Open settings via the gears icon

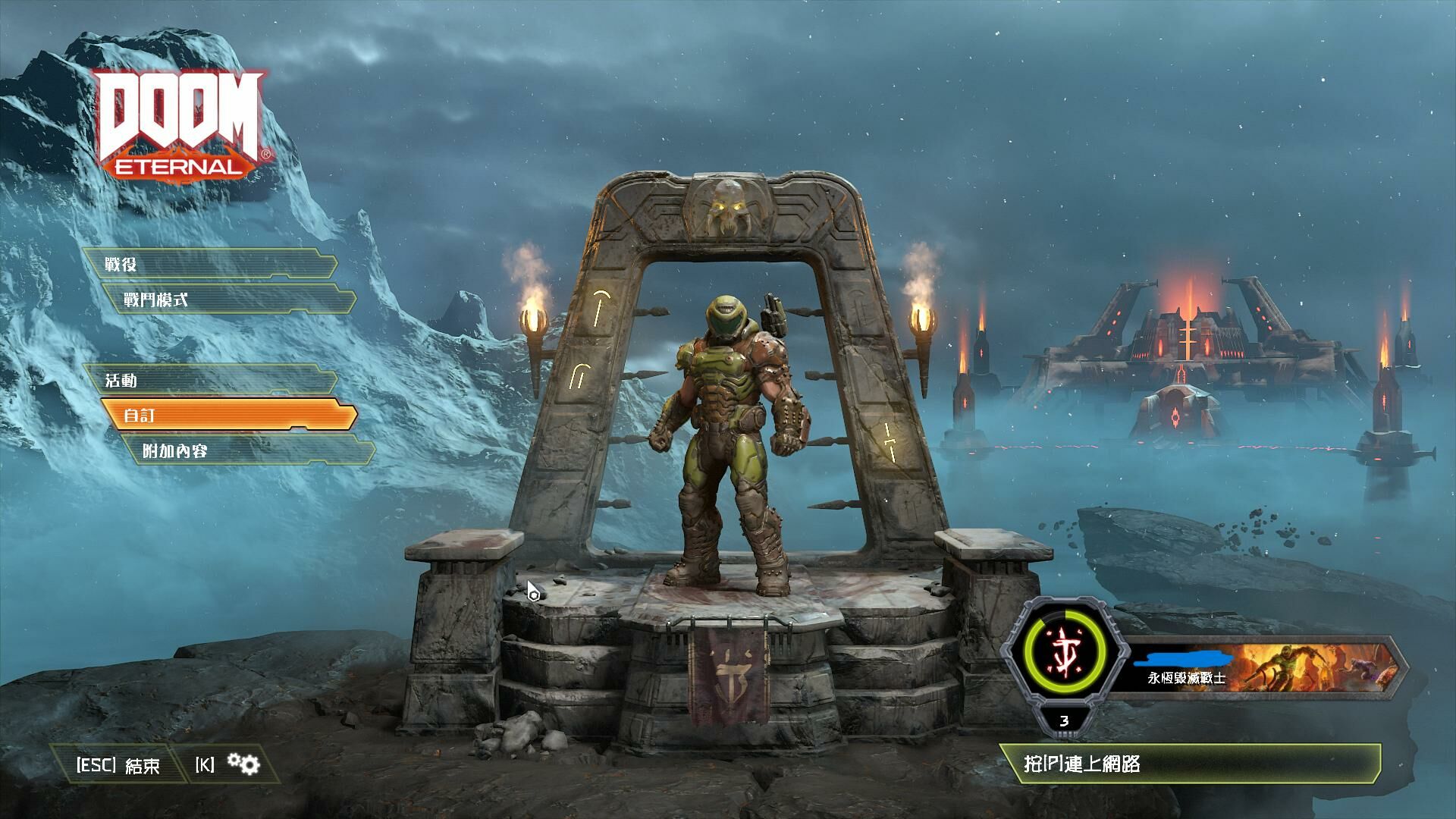tap(244, 764)
